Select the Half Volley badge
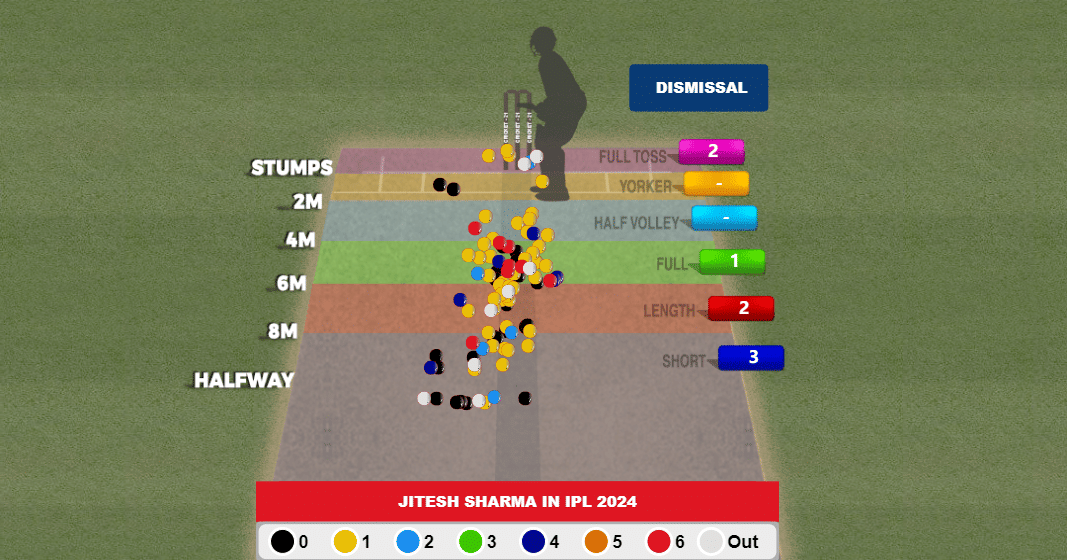The image size is (1067, 560). point(724,217)
